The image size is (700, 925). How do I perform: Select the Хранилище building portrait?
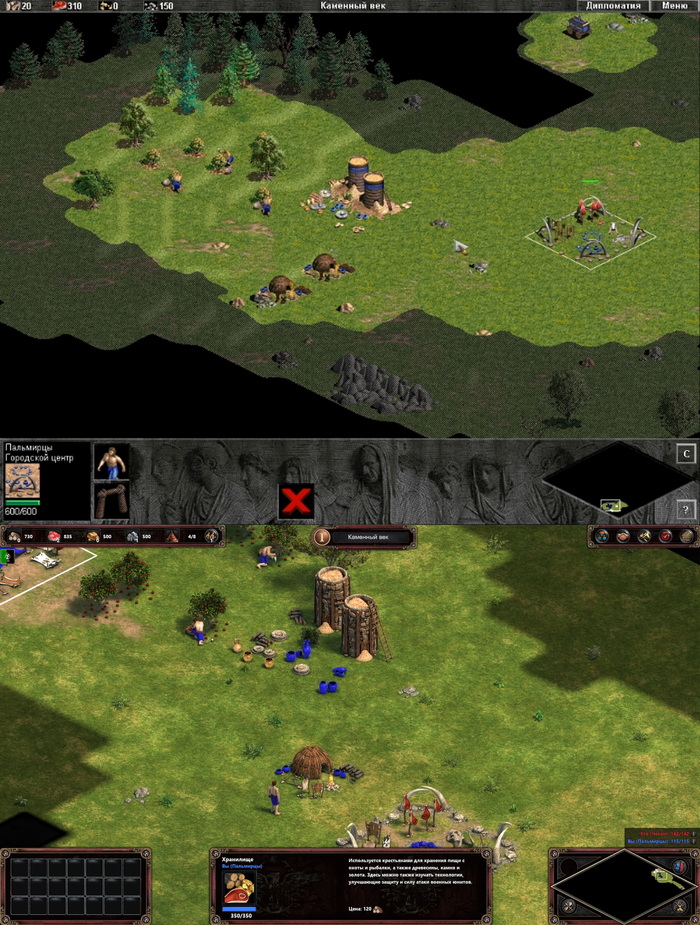coord(239,888)
